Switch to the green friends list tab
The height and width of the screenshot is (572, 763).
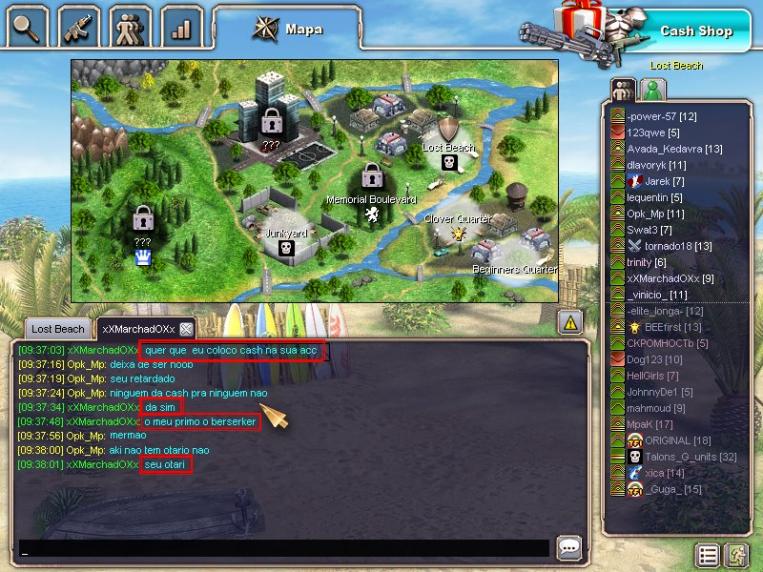pyautogui.click(x=654, y=90)
